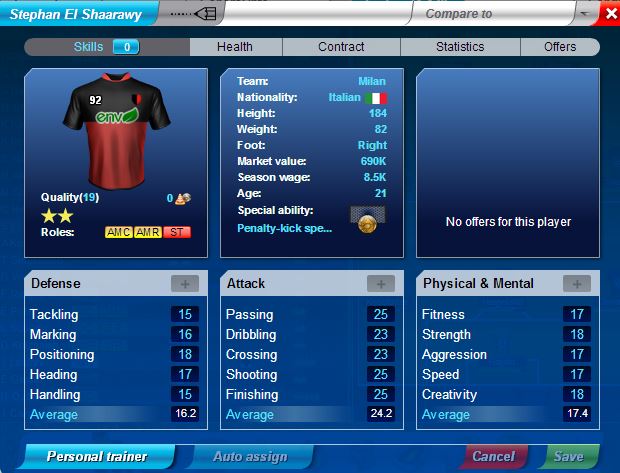Select the Offers tab
Screen dimensions: 620x473
(x=560, y=47)
